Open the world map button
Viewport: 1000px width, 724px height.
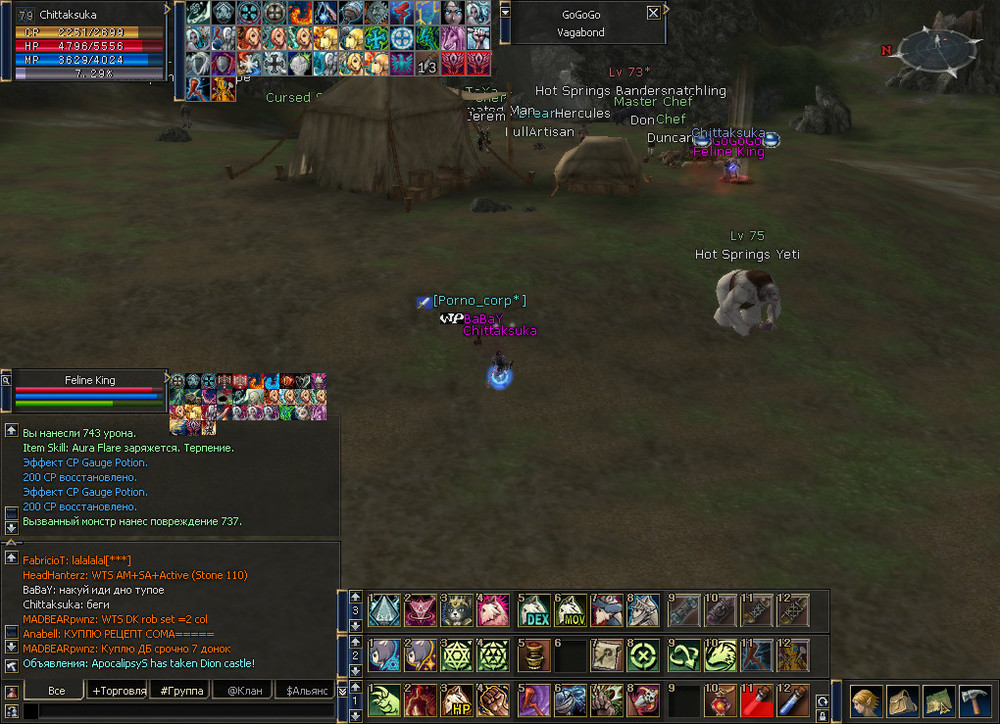click(x=937, y=699)
